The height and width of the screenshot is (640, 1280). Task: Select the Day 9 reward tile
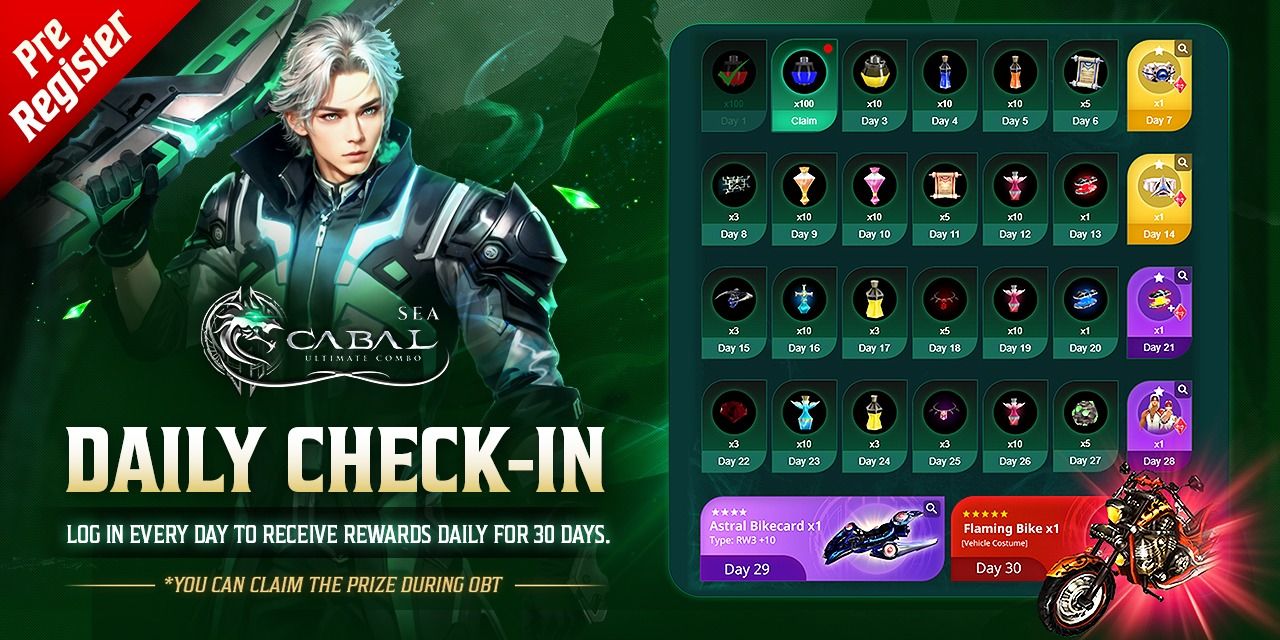(x=804, y=198)
